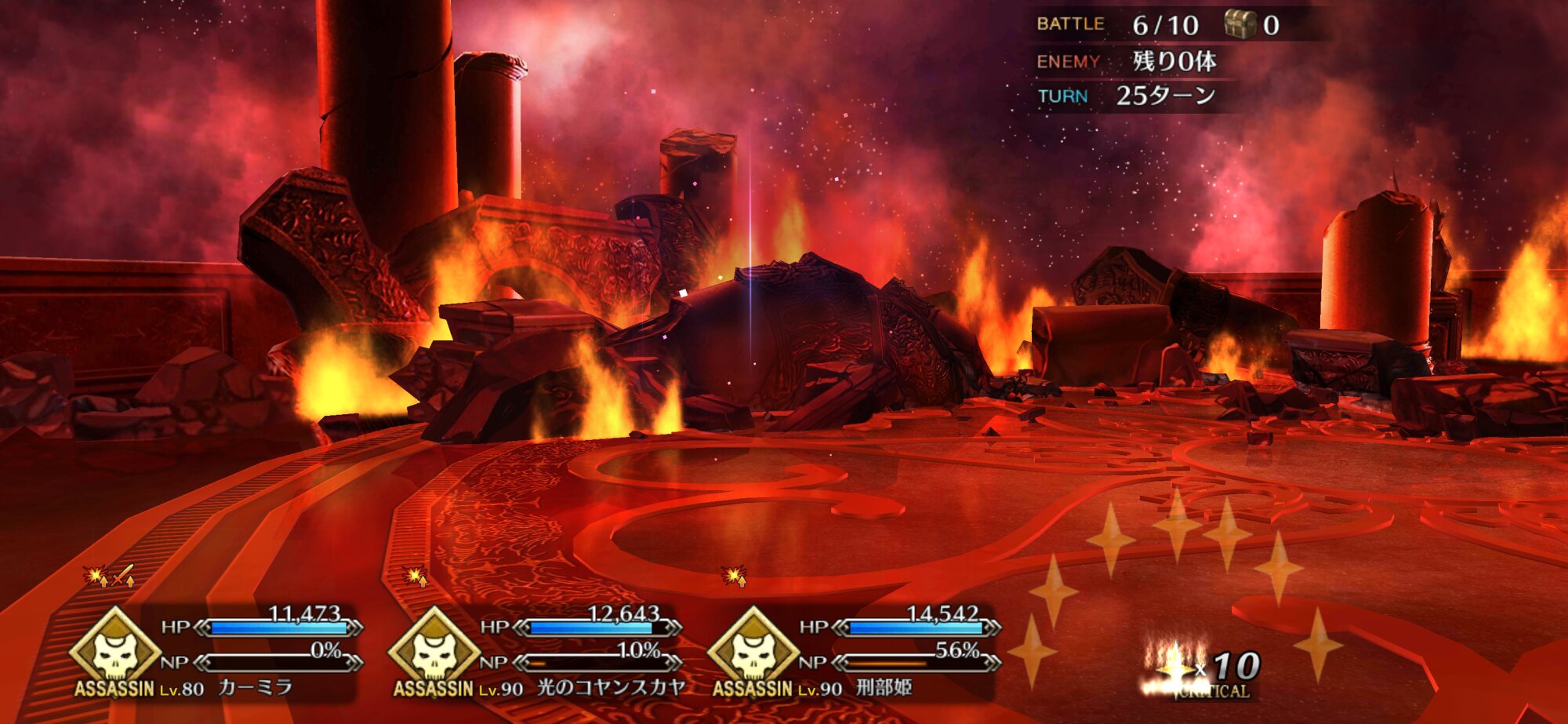Open 光のコヤンスカヤ servant status panel
The width and height of the screenshot is (1568, 724).
point(535,653)
